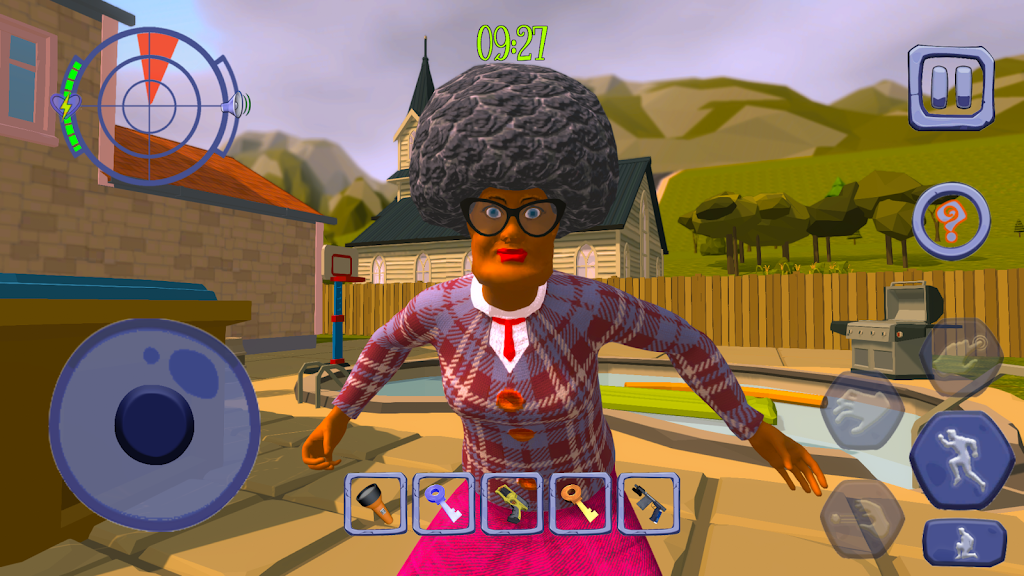
Task: Tap the virtual movement joystick
Action: click(154, 425)
